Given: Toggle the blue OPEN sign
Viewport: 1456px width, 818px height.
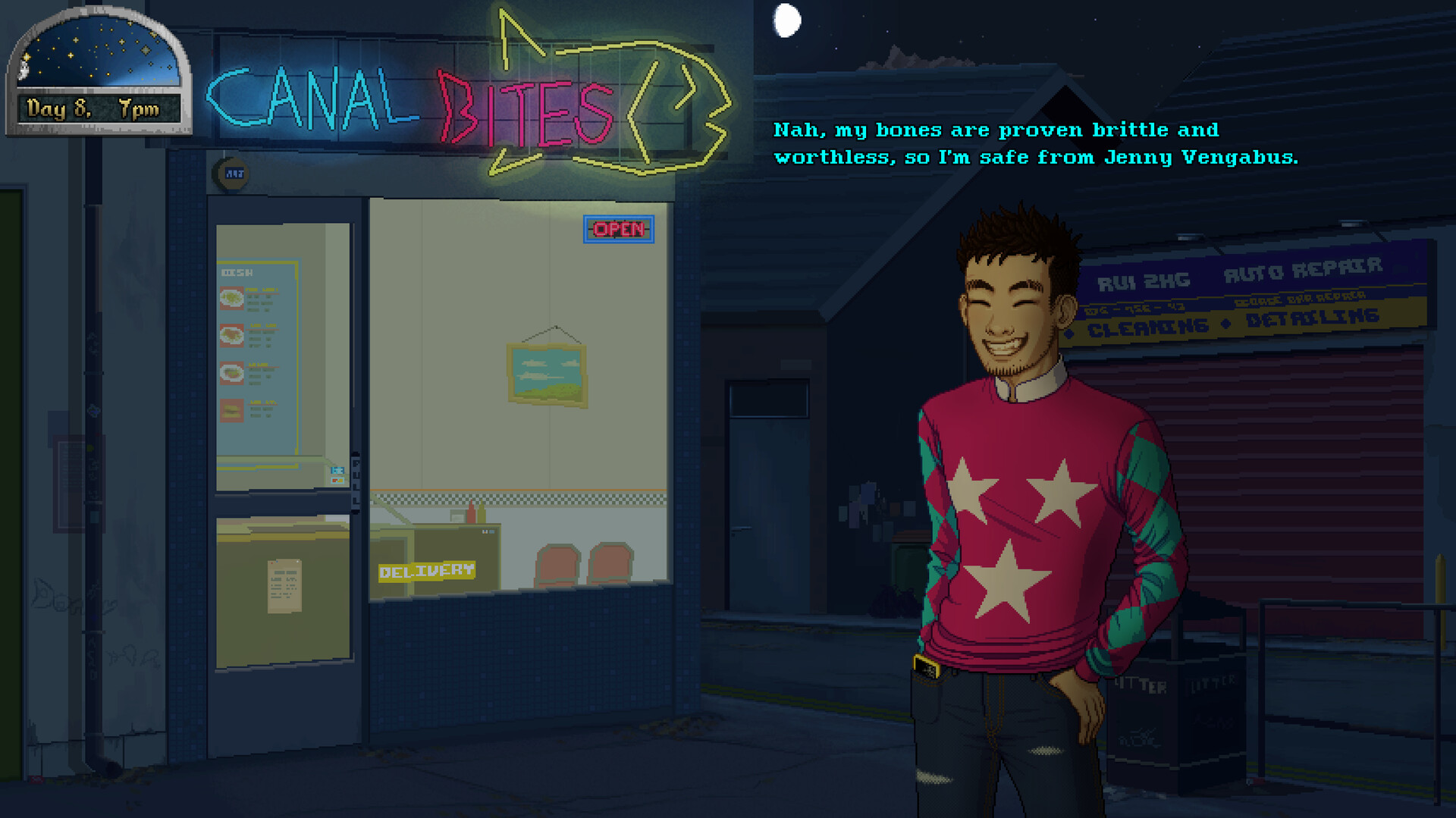Looking at the screenshot, I should [x=618, y=229].
